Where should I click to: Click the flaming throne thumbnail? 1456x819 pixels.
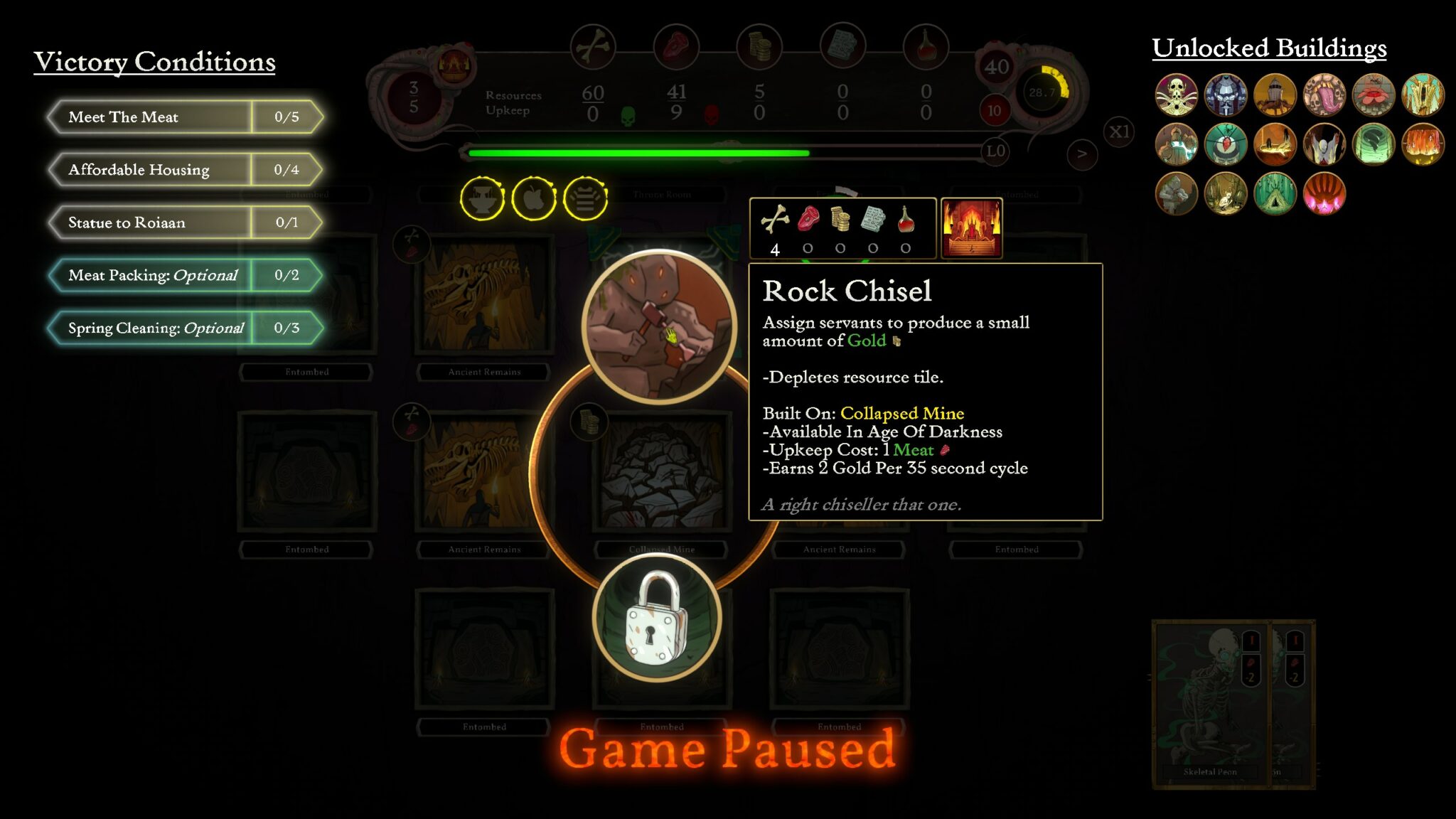971,228
